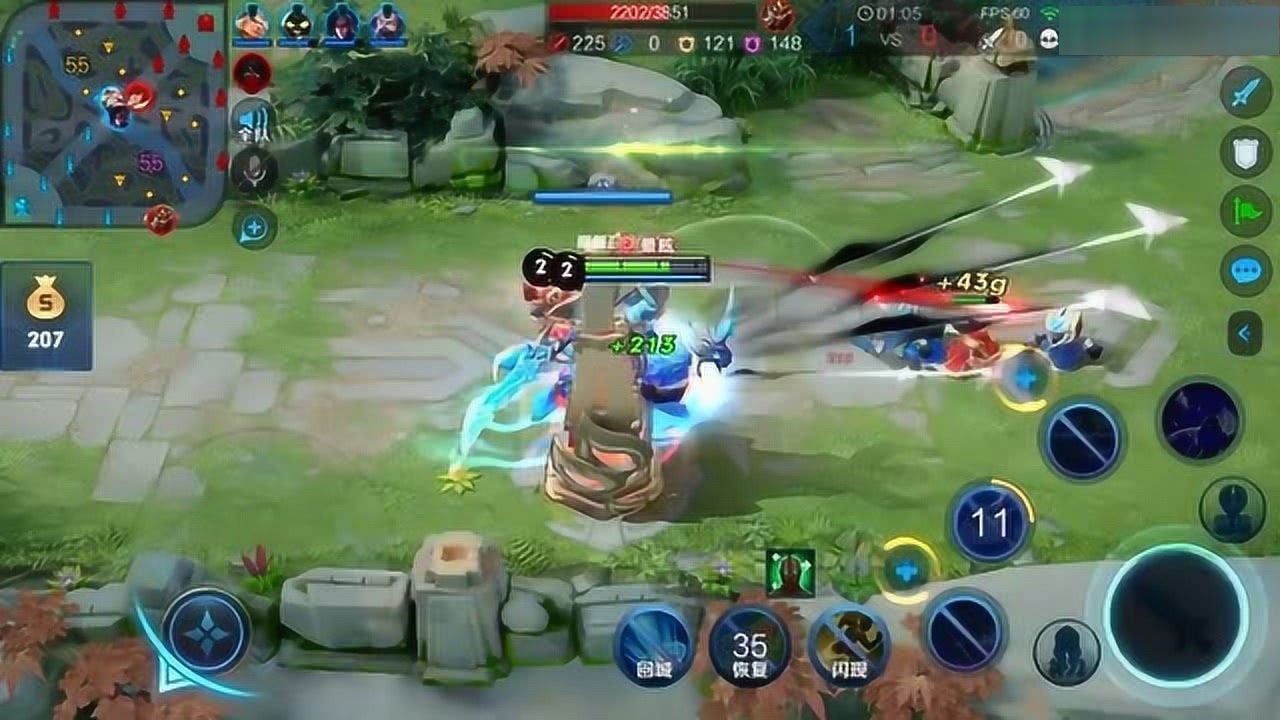This screenshot has height=720, width=1280.
Task: Buy the recommended green equipment icon
Action: pyautogui.click(x=790, y=573)
